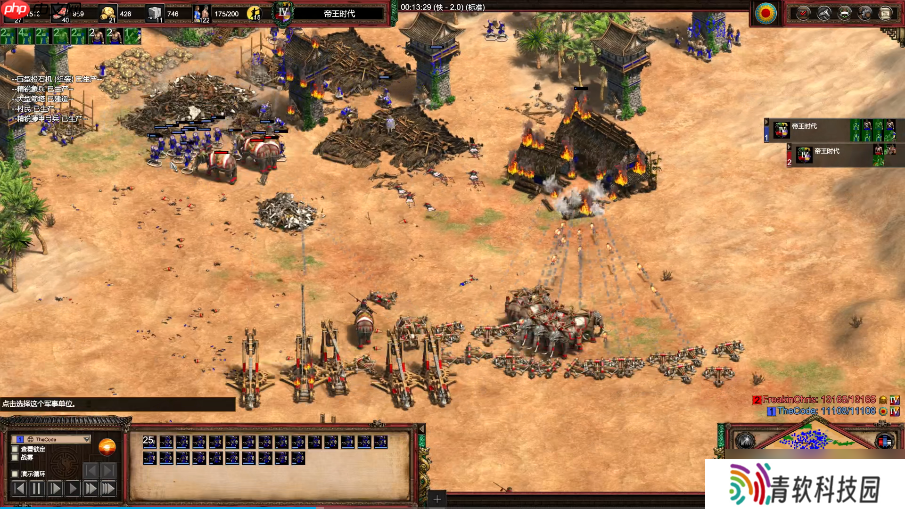This screenshot has height=509, width=905.
Task: Toggle the minimap colored-bars mode button
Action: click(x=884, y=441)
